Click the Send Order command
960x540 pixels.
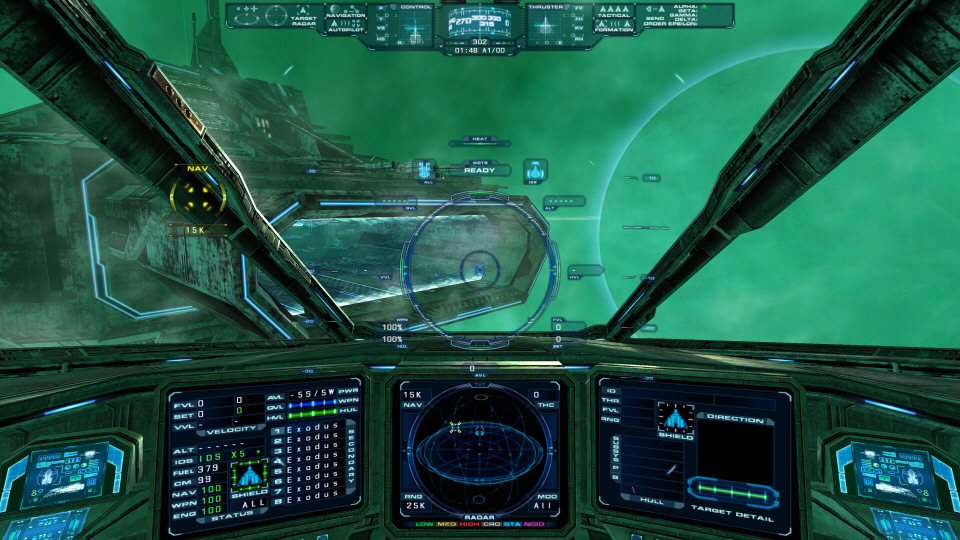(654, 21)
